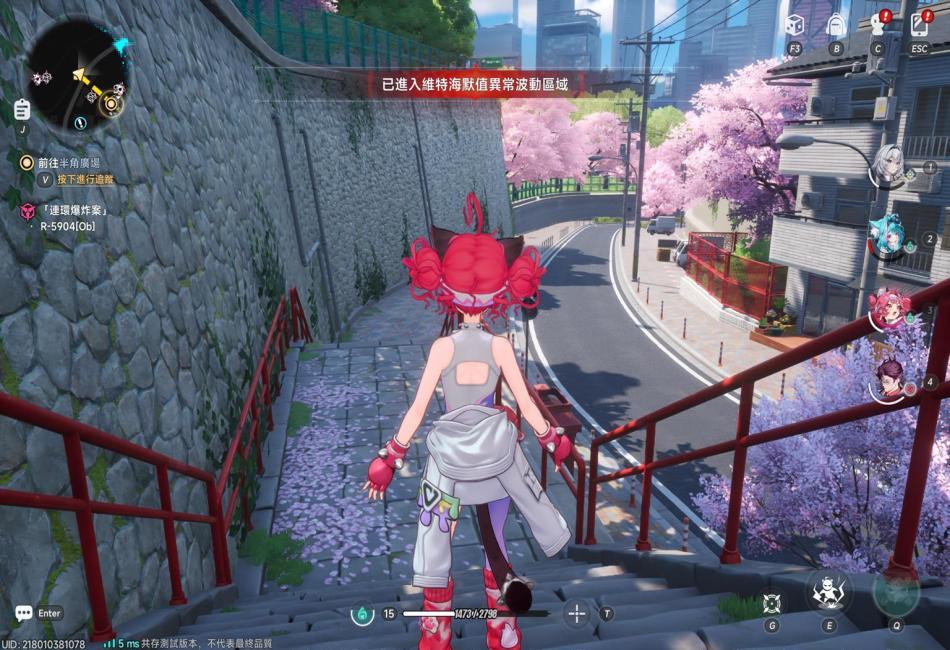
Task: Open the dice cube menu icon
Action: 794,25
